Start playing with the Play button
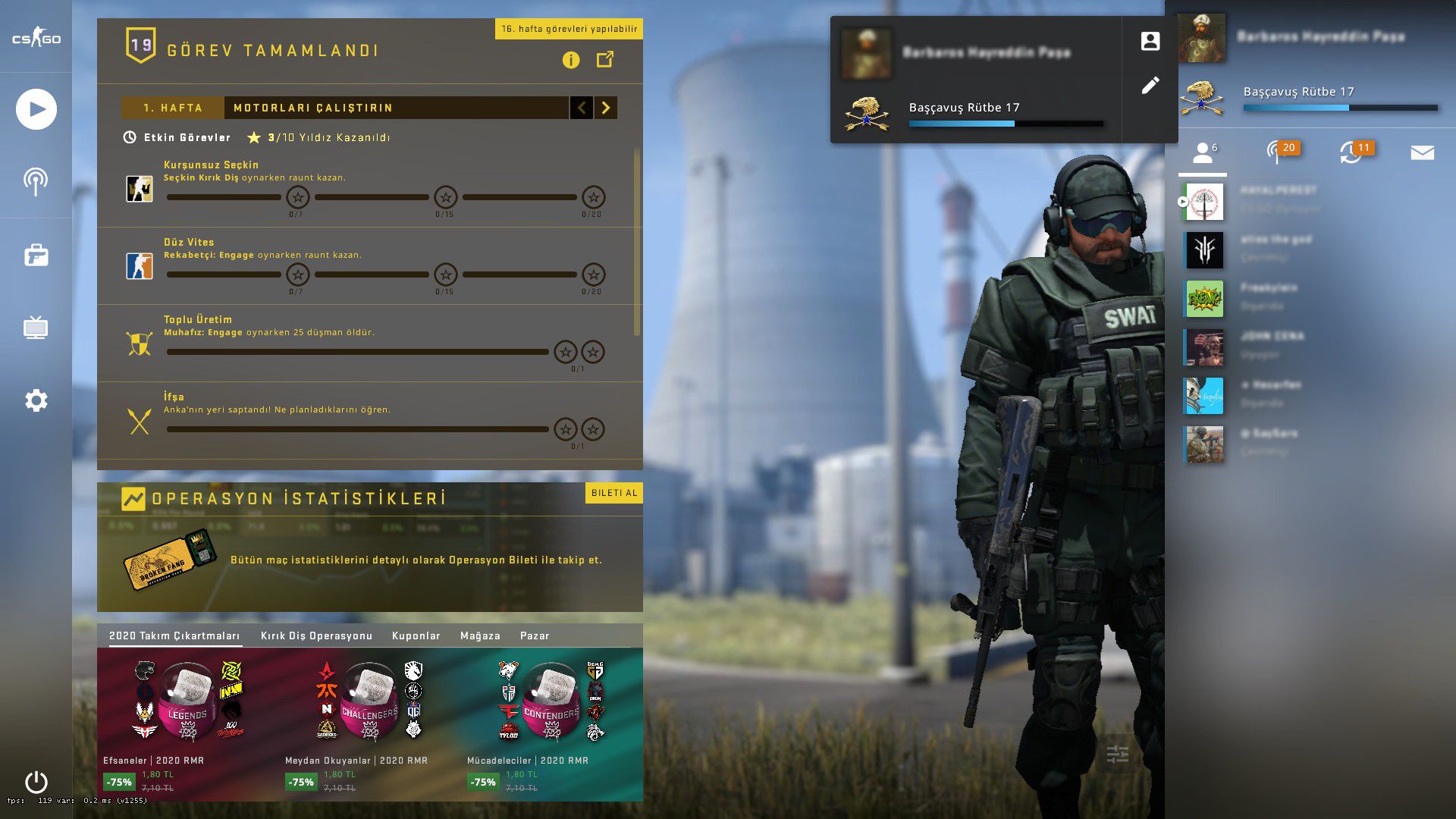The image size is (1456, 819). (36, 109)
